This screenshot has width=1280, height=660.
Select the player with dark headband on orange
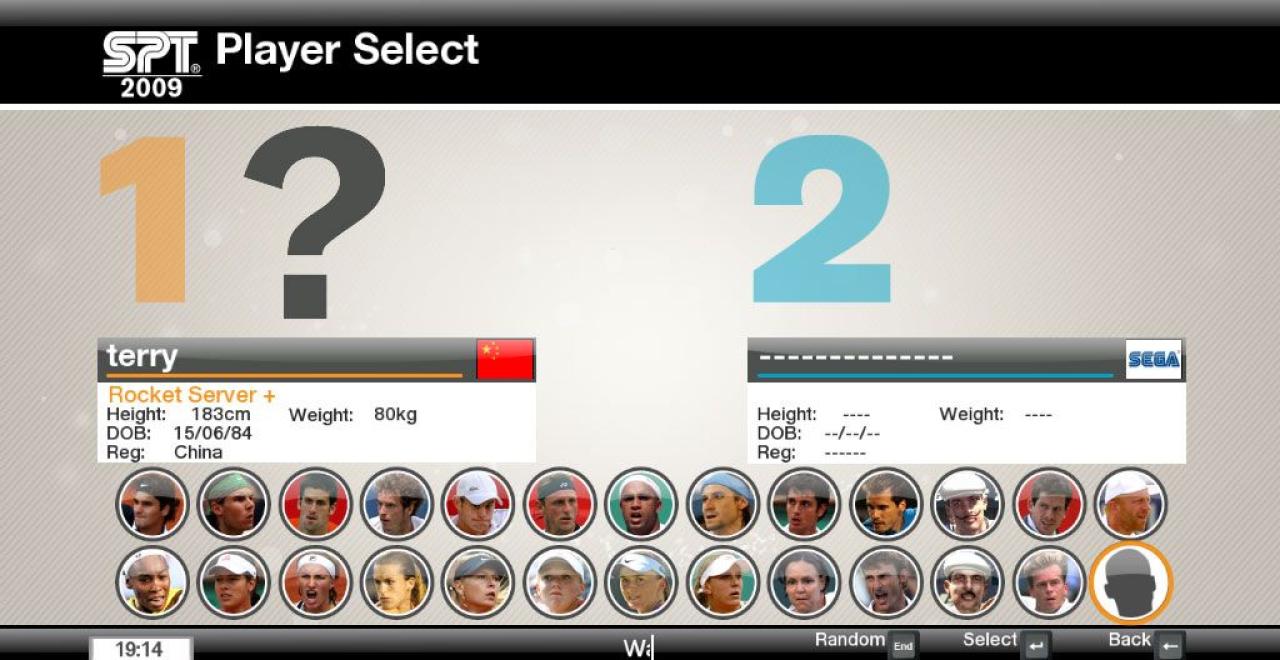click(x=152, y=504)
